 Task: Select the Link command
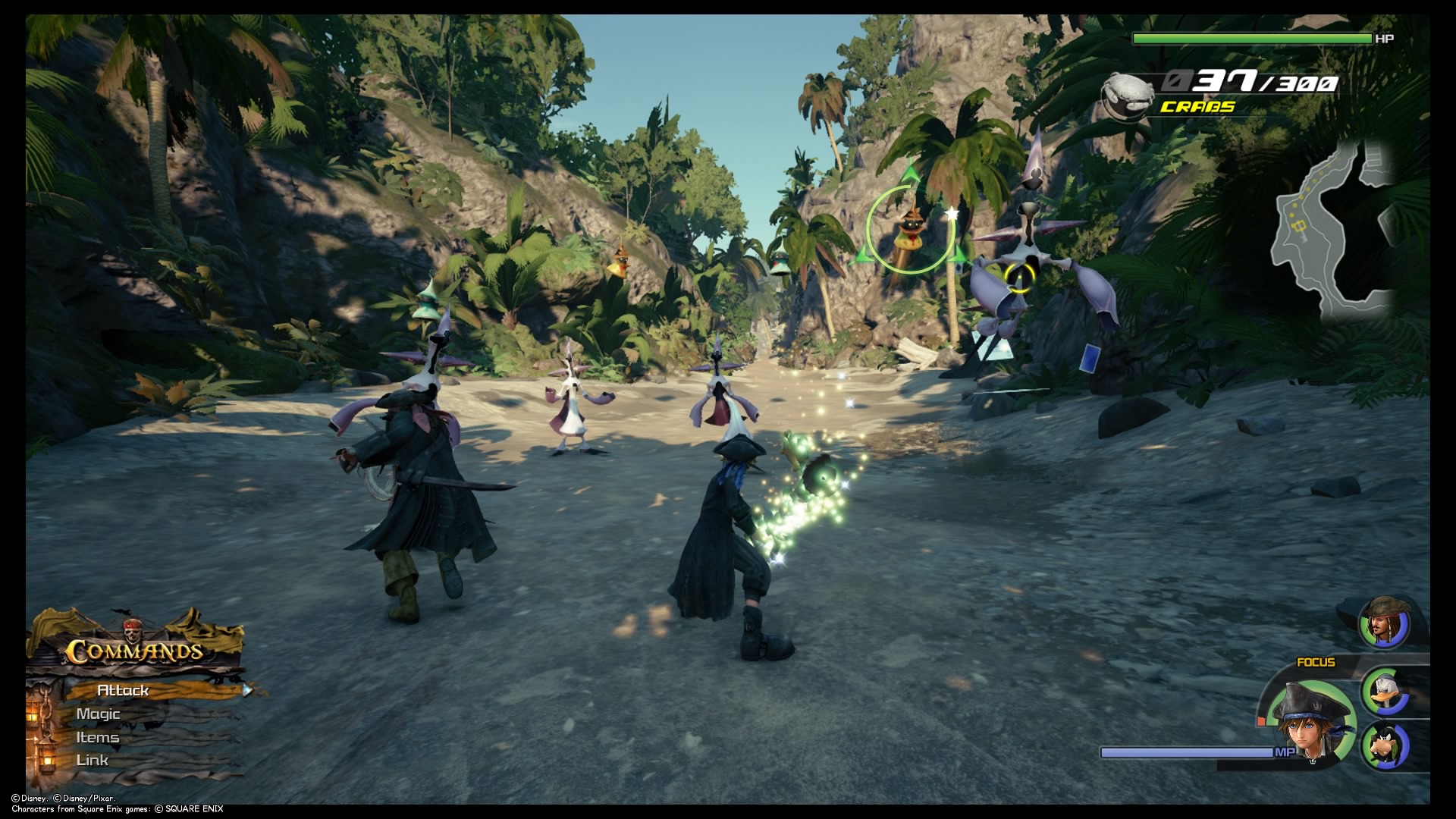pos(93,760)
